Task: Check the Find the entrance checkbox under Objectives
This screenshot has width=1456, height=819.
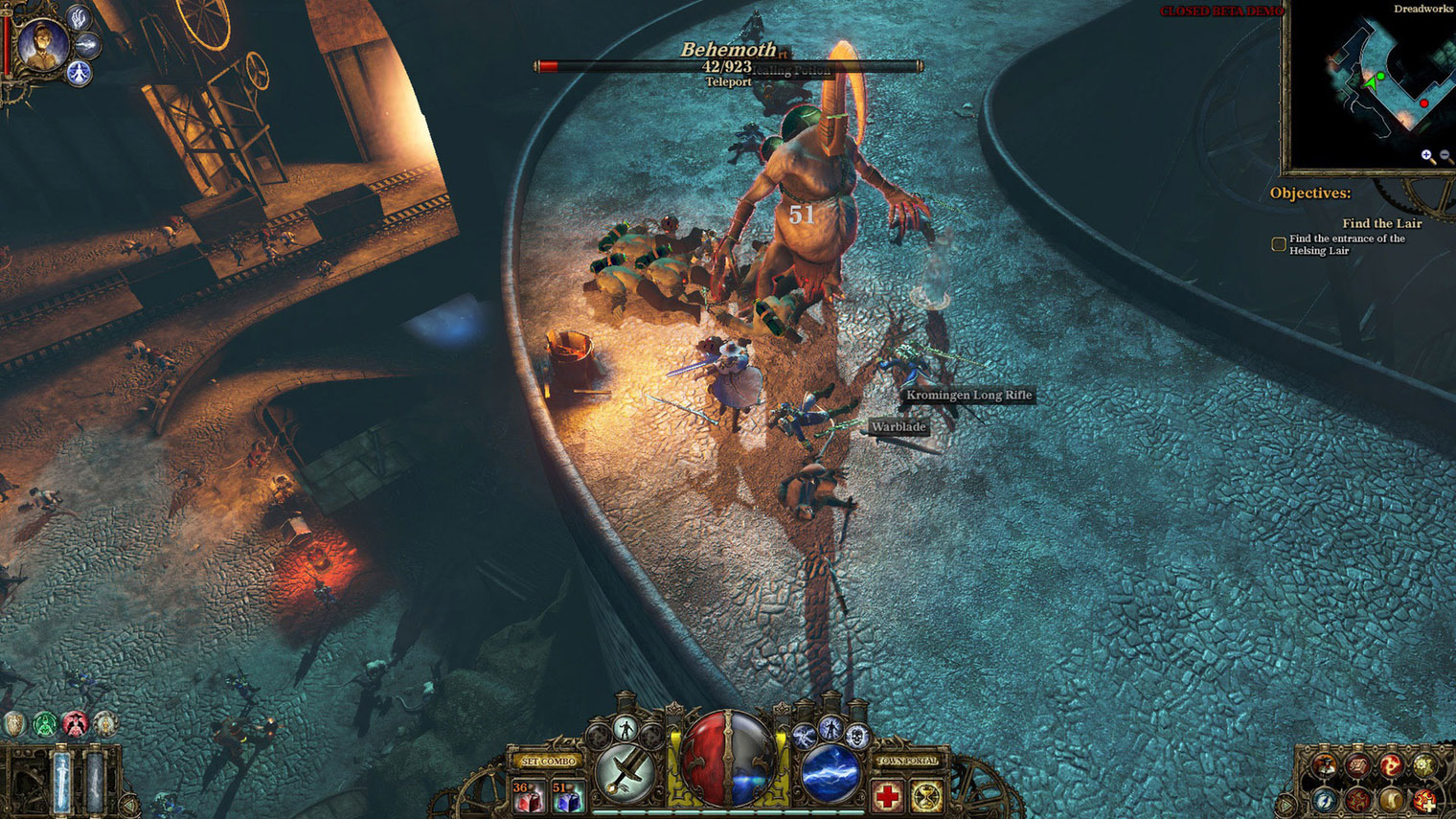Action: (1279, 243)
